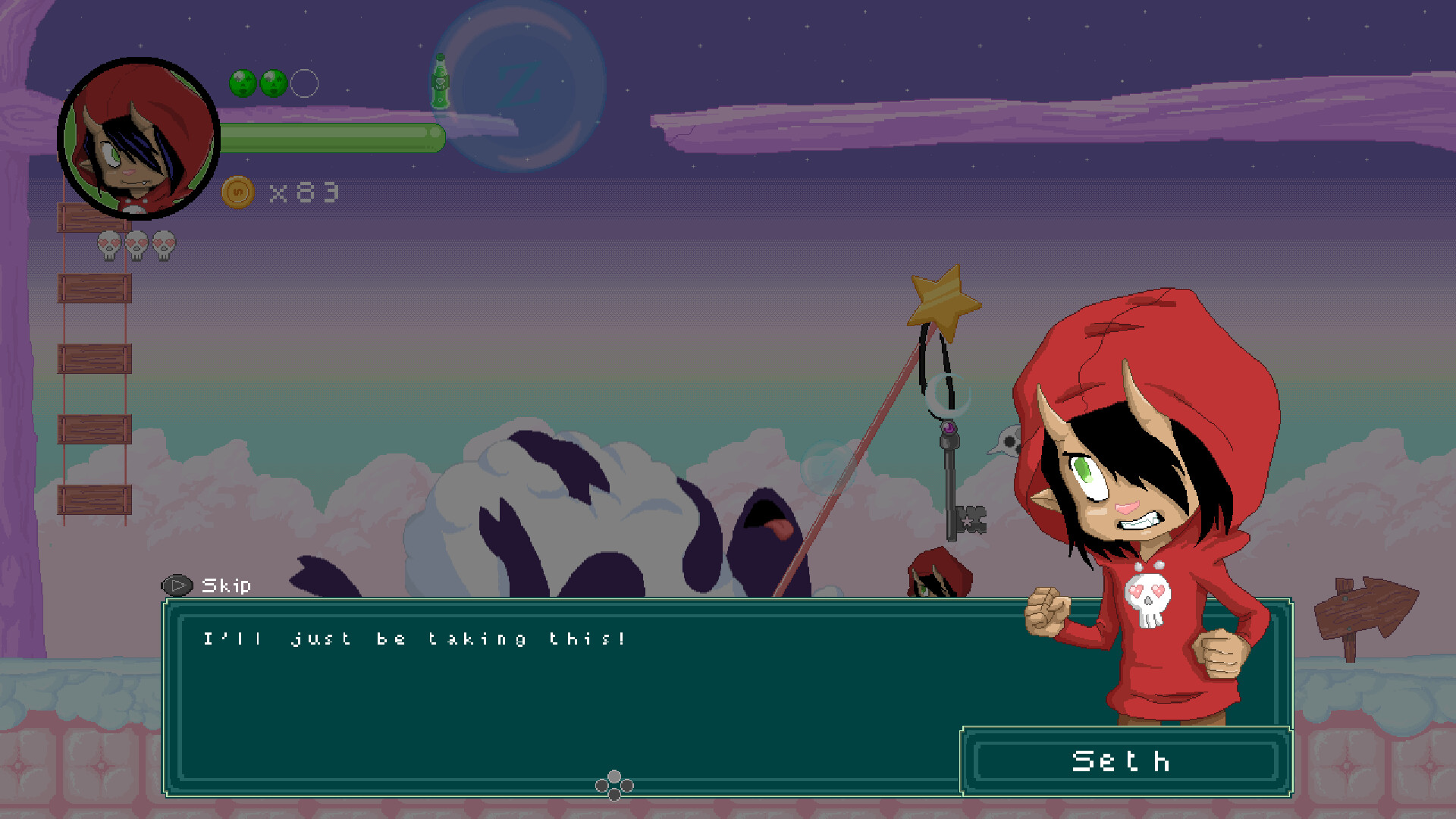The image size is (1456, 819).
Task: Select the Seth nameplate on the dialogue box
Action: click(x=1121, y=762)
